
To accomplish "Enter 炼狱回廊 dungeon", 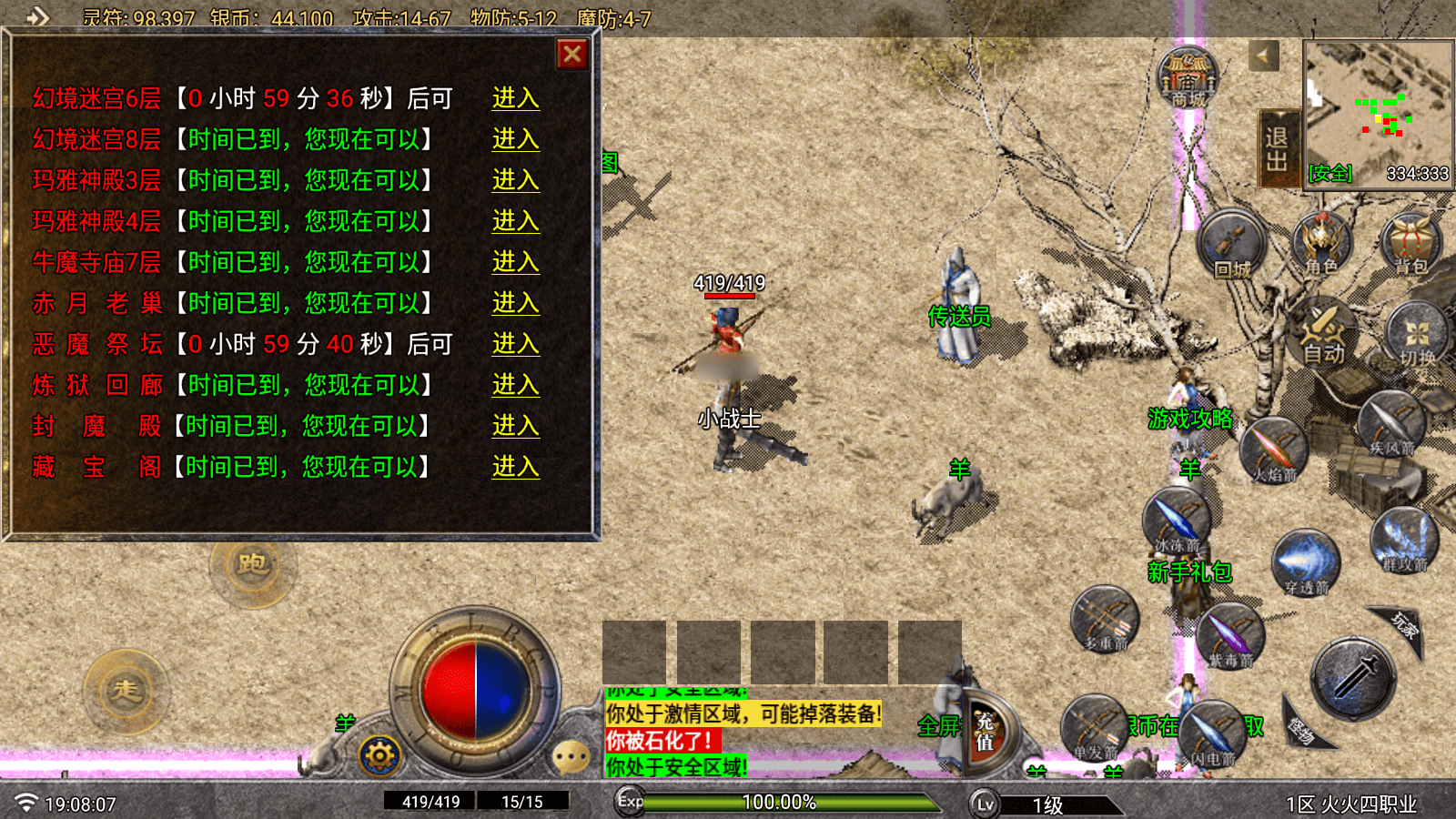I will coord(515,385).
